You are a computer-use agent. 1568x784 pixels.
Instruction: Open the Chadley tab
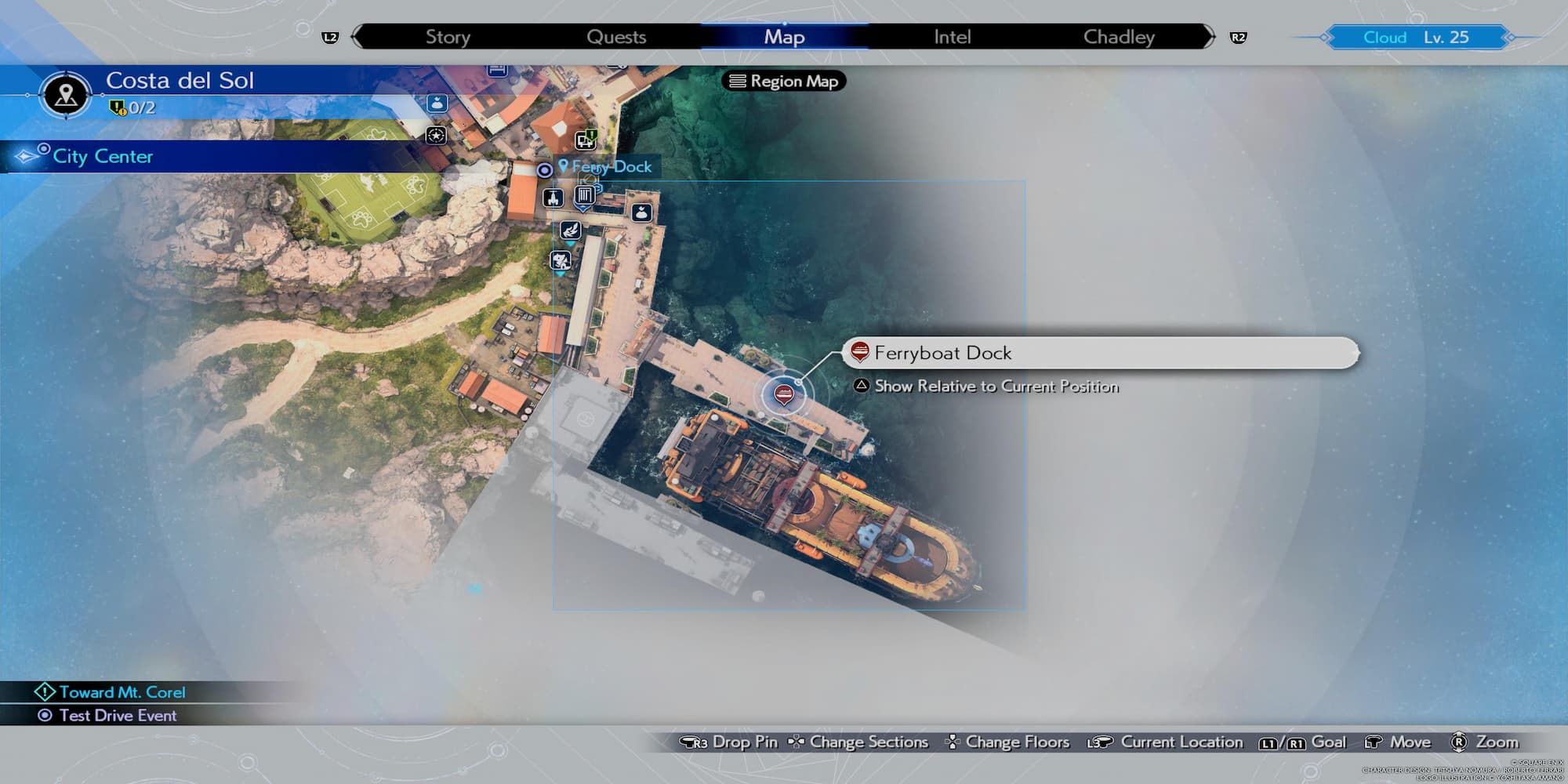1119,37
